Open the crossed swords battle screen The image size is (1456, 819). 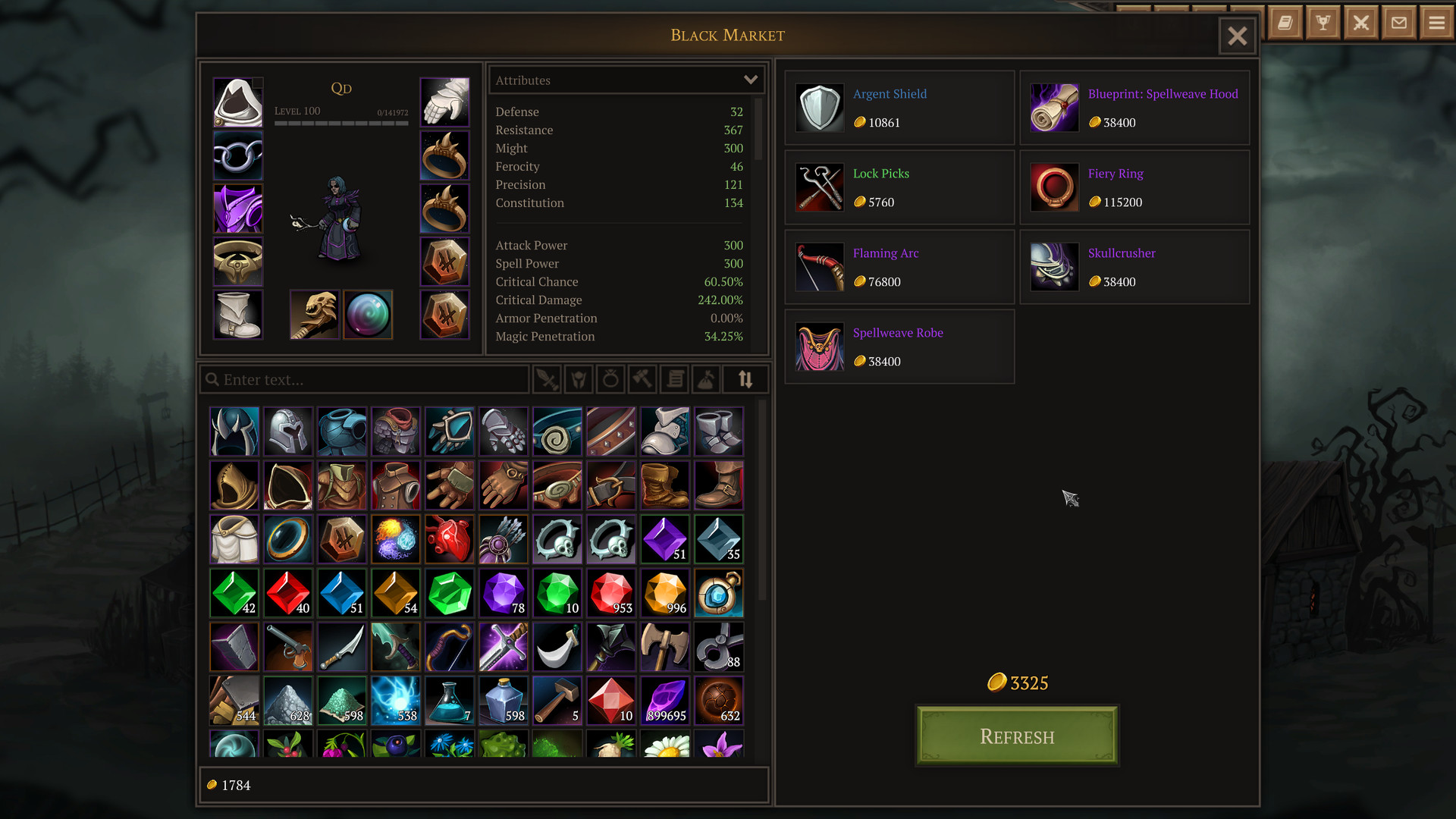click(x=1360, y=23)
